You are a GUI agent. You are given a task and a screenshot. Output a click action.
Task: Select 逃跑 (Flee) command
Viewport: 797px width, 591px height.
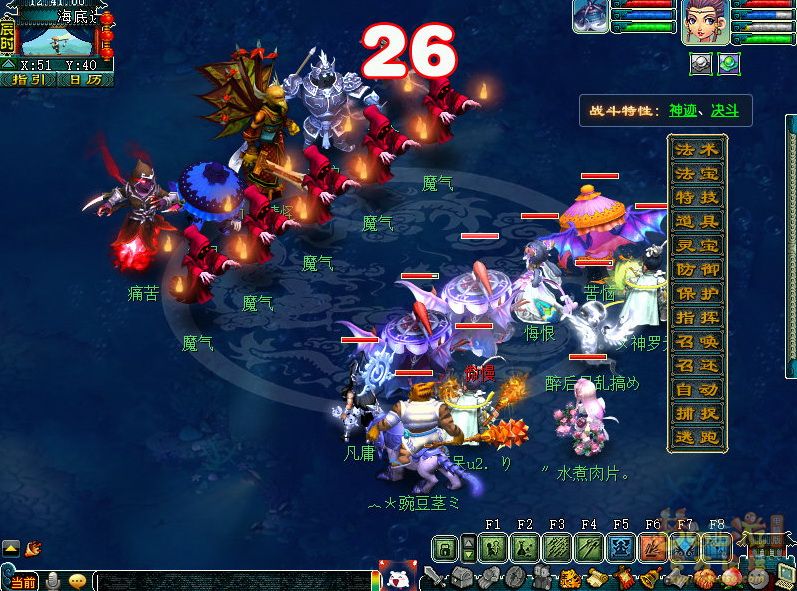click(x=697, y=438)
